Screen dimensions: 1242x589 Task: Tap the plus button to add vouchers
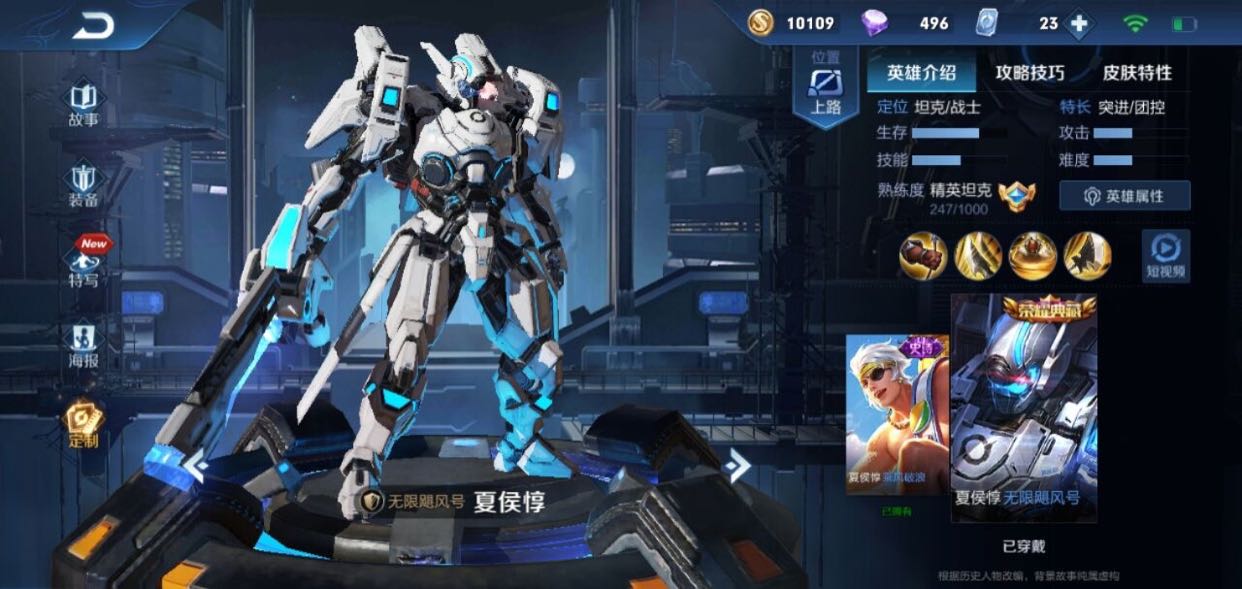(1078, 23)
